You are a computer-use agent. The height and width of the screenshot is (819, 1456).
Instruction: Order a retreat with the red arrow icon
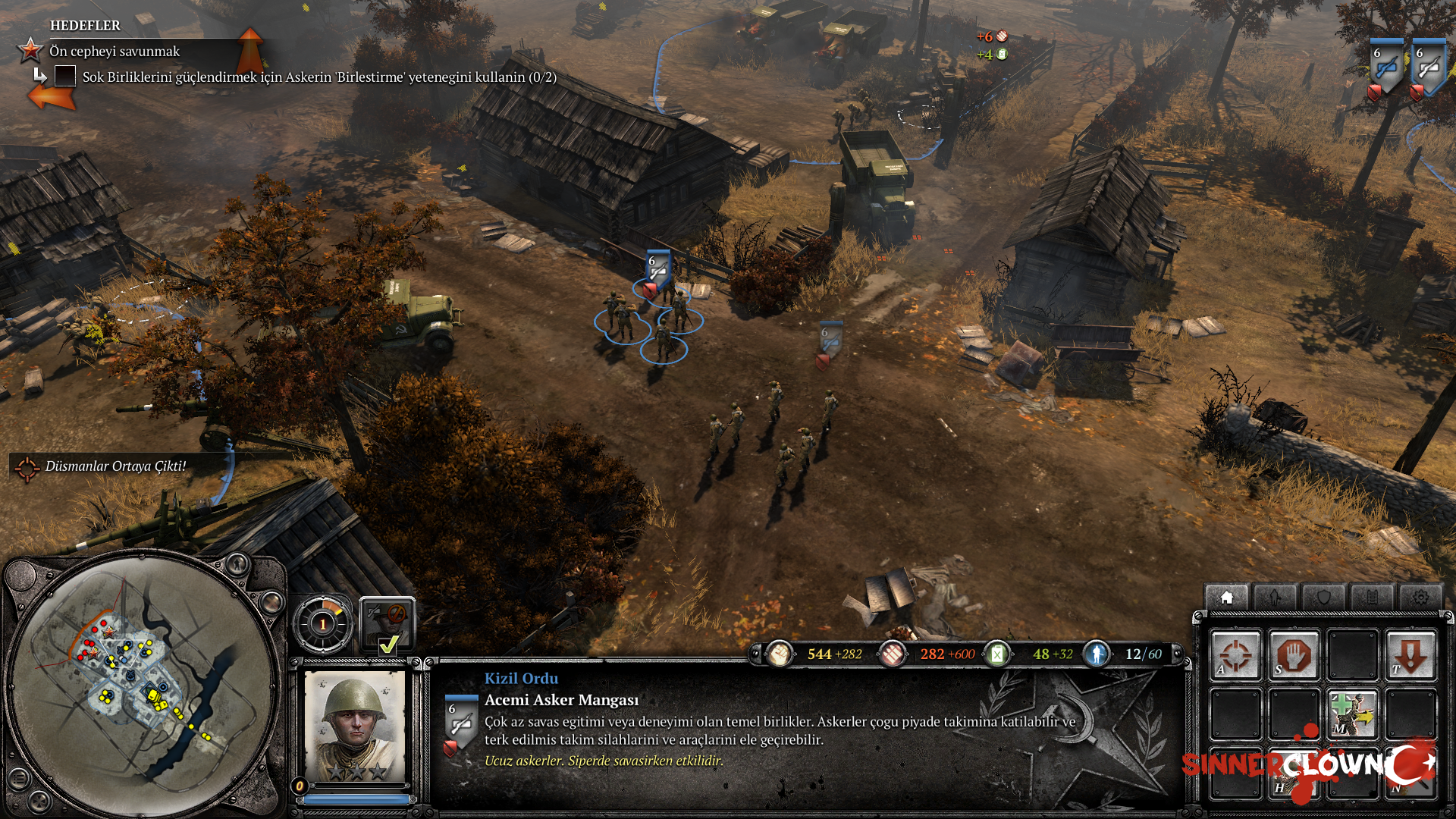coord(1410,655)
